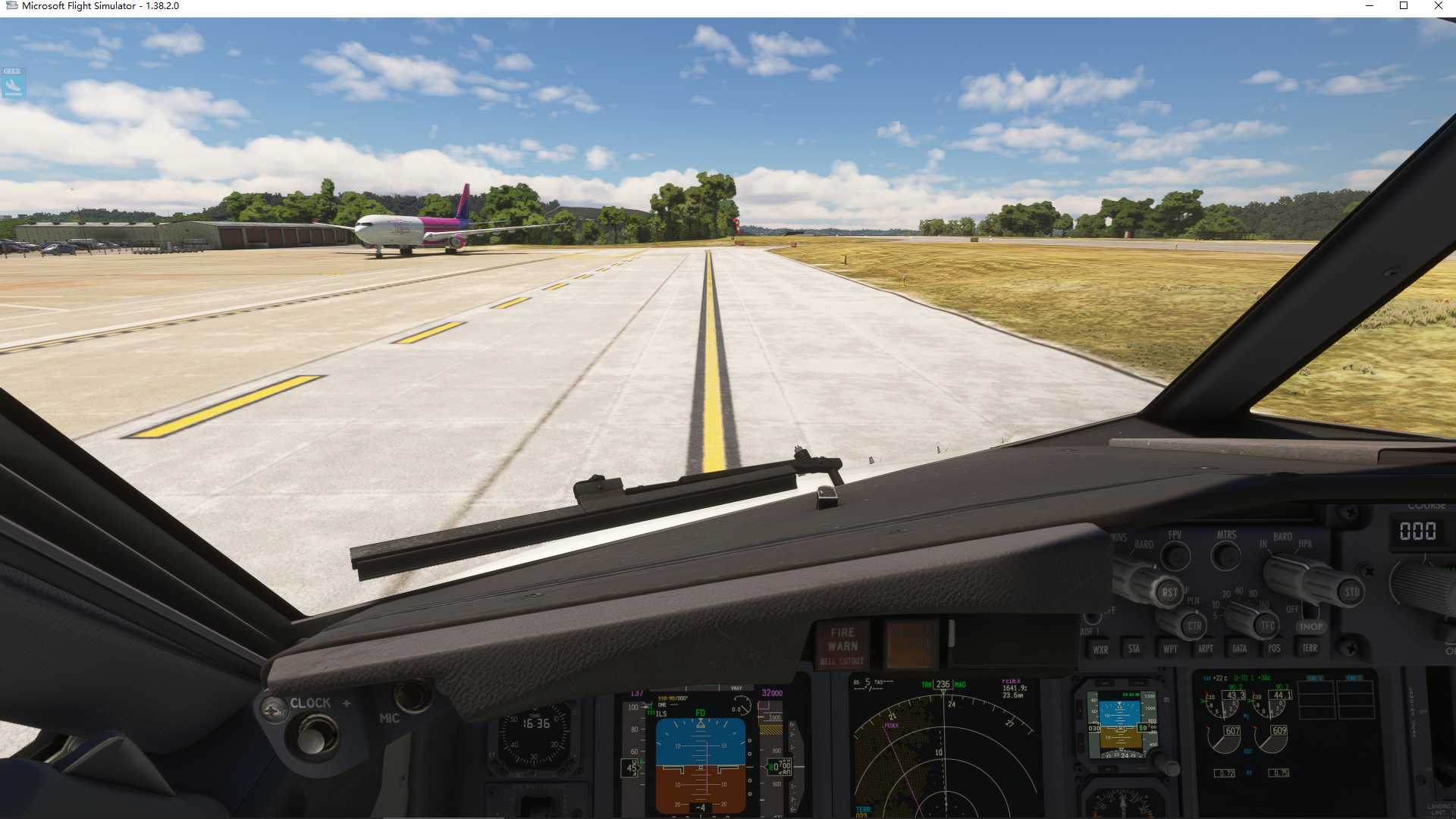Silence the FIRE WARN bell cutout light
This screenshot has height=819, width=1456.
click(x=842, y=645)
